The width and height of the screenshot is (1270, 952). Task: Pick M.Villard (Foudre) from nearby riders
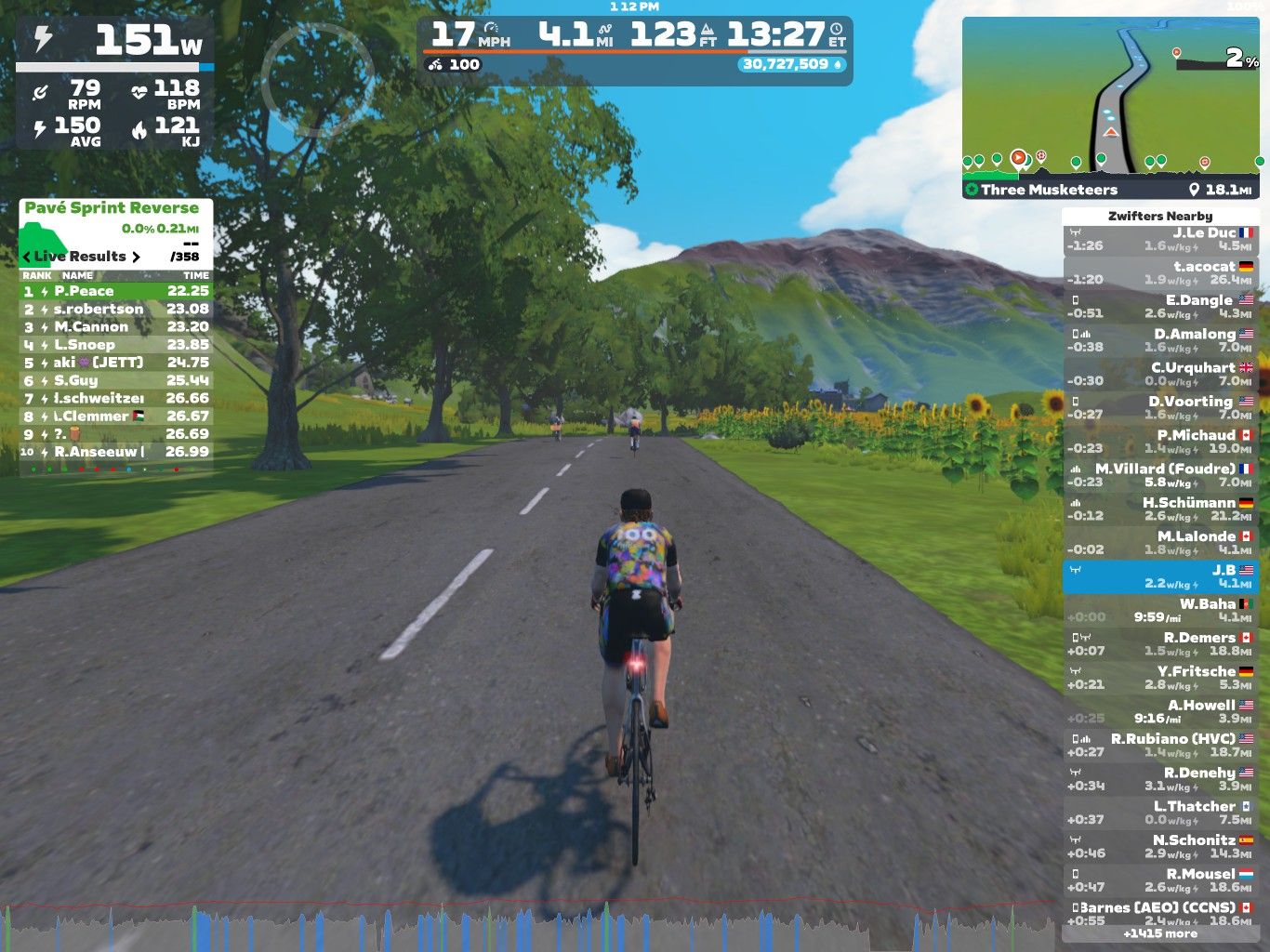pos(1160,475)
